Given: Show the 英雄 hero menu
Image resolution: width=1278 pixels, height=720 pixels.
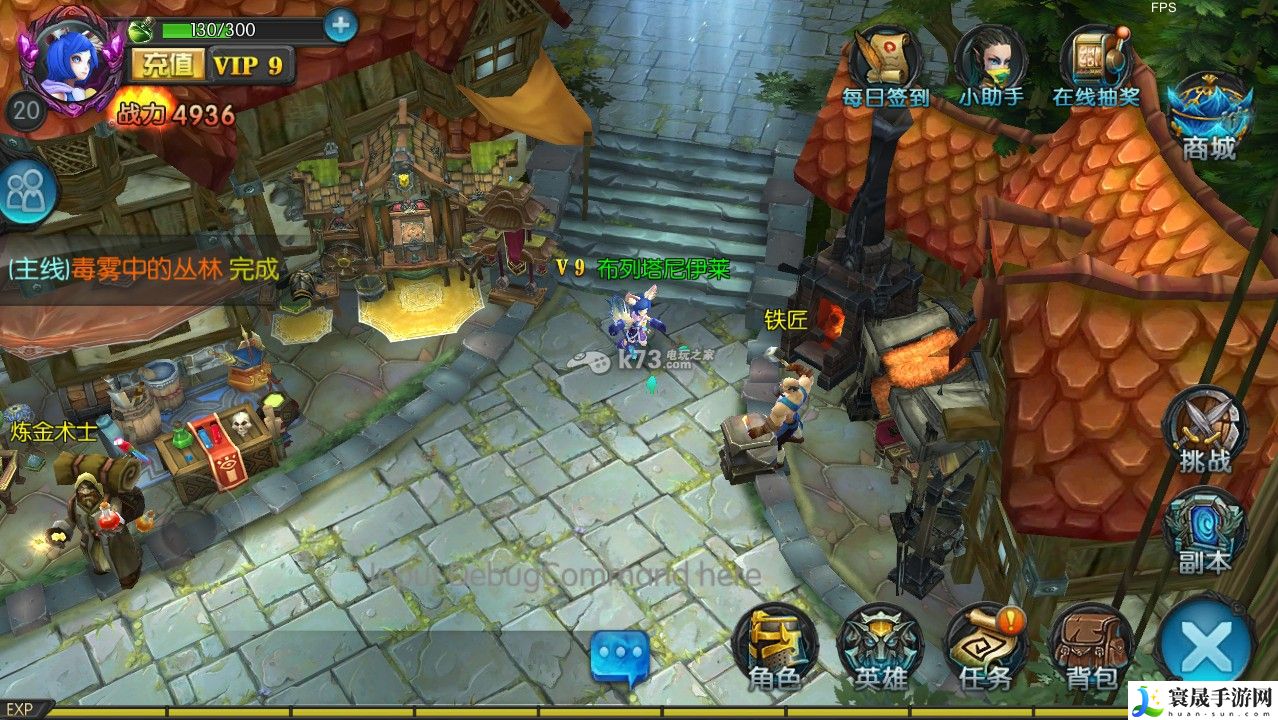Looking at the screenshot, I should [x=880, y=647].
